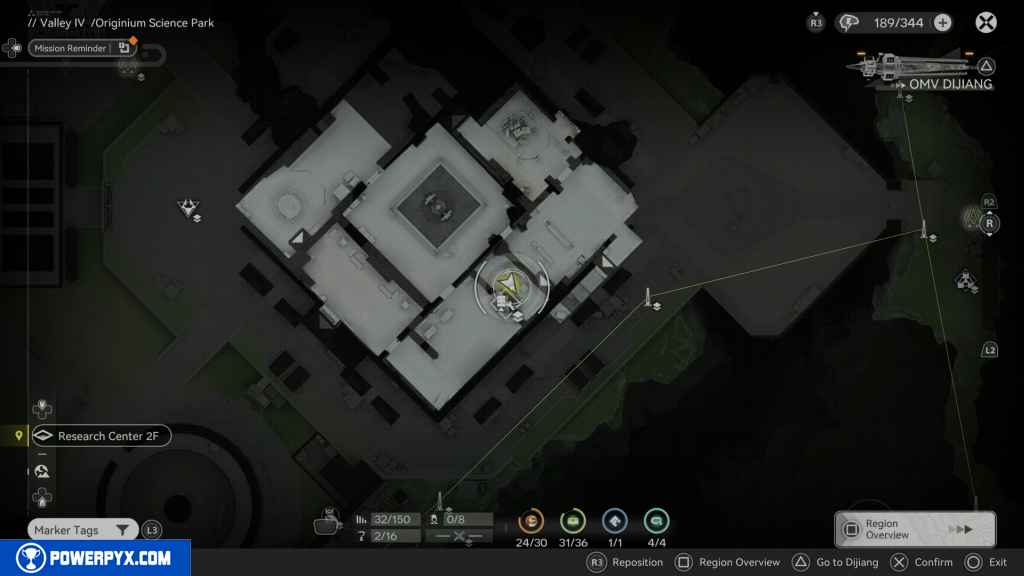Click the orange collectible counter icon 24/30
Viewport: 1024px width, 576px height.
pyautogui.click(x=531, y=521)
